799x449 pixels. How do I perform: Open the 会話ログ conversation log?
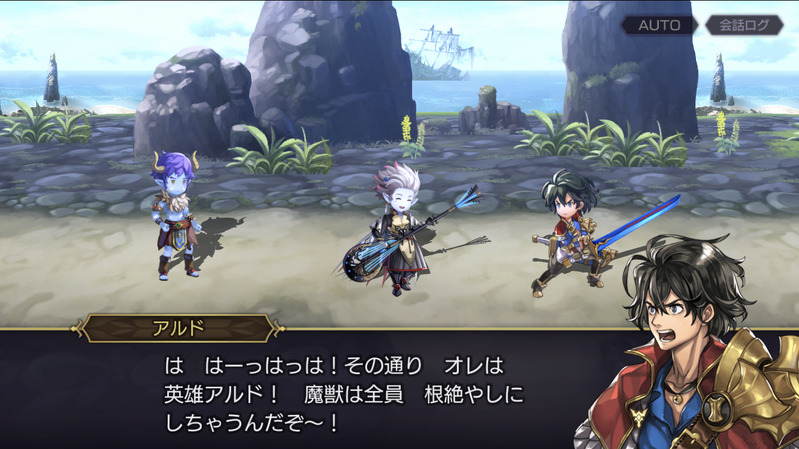[x=743, y=25]
